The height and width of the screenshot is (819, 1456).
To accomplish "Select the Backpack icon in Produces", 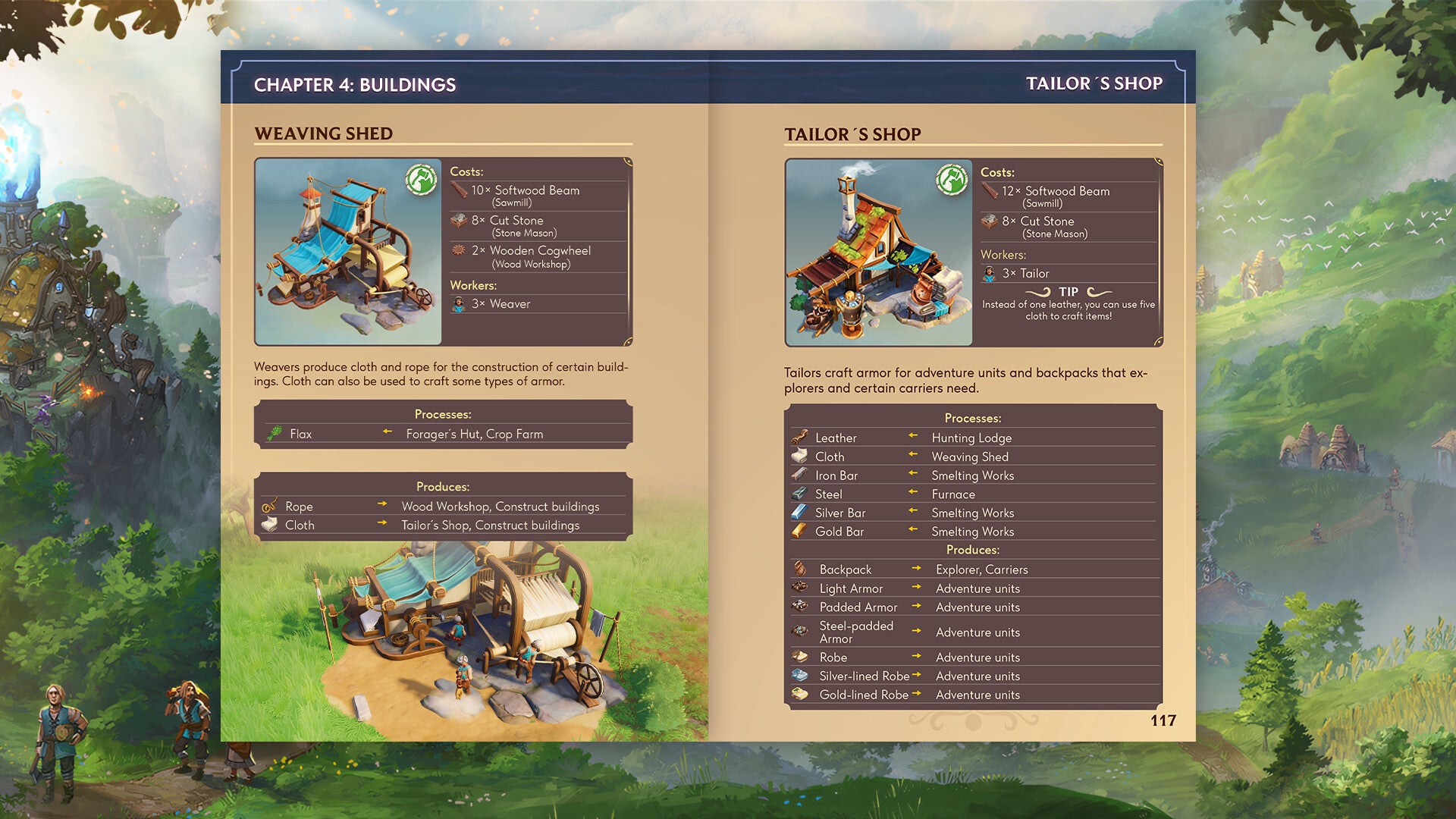I will 801,569.
